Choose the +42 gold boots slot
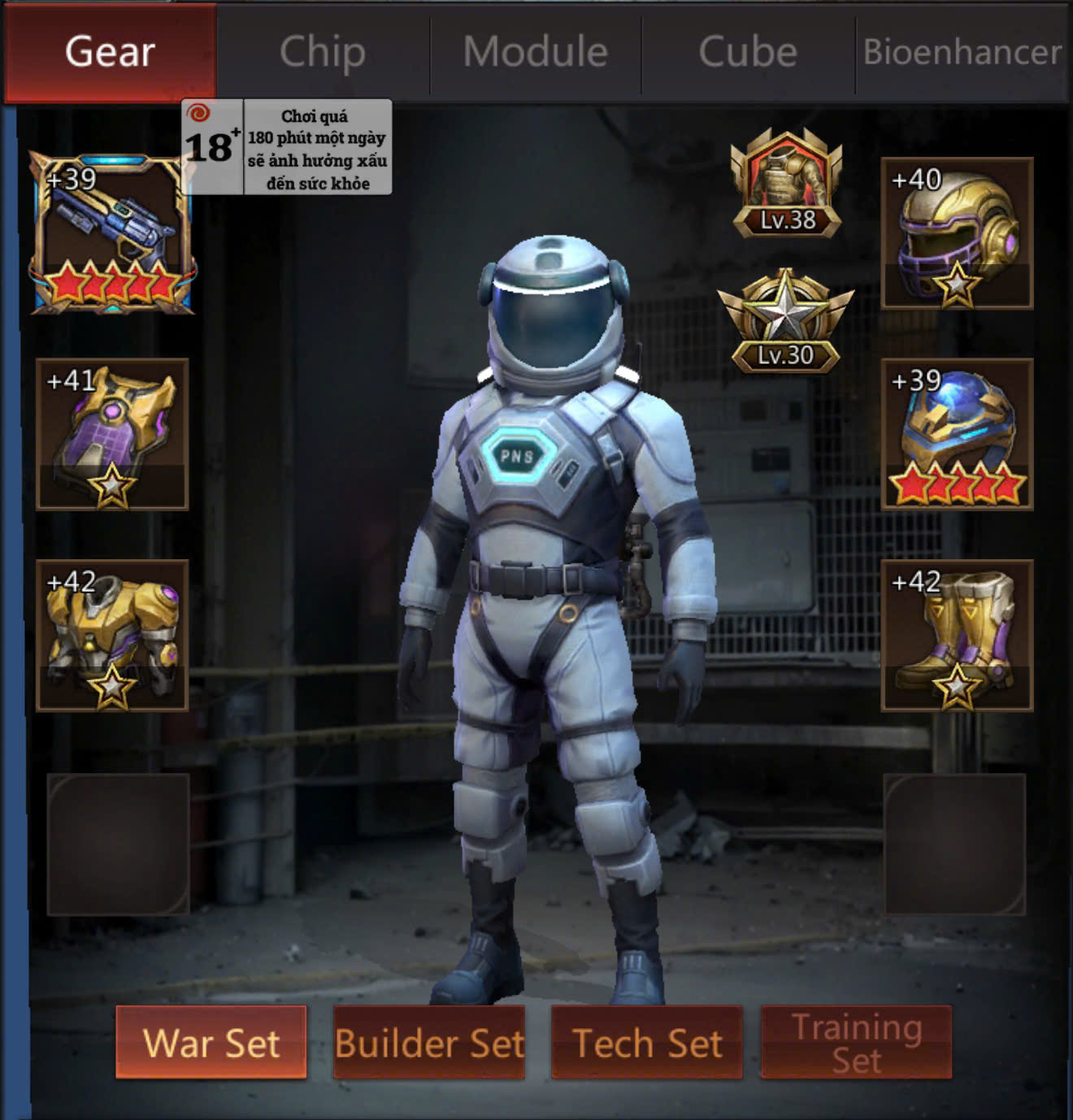Viewport: 1073px width, 1120px height. coord(957,635)
